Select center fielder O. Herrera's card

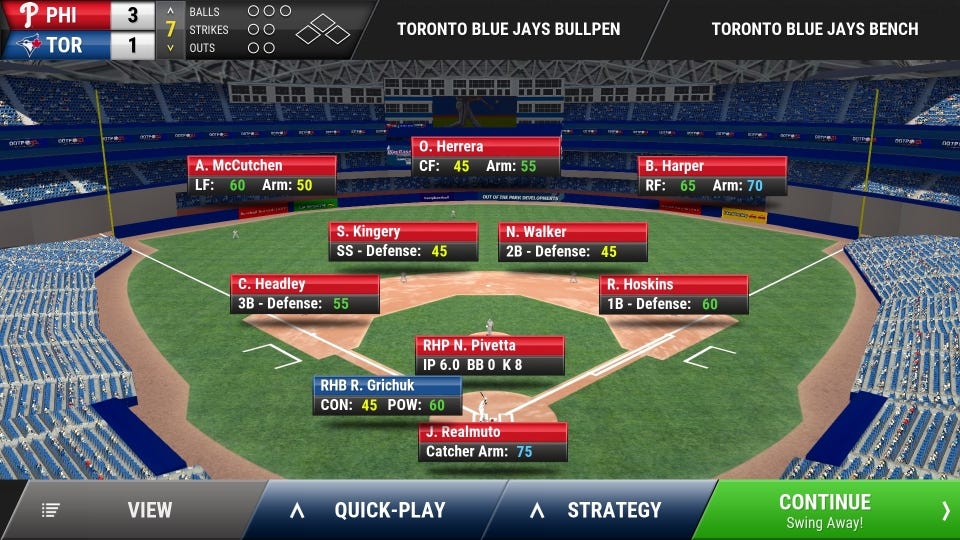click(486, 157)
